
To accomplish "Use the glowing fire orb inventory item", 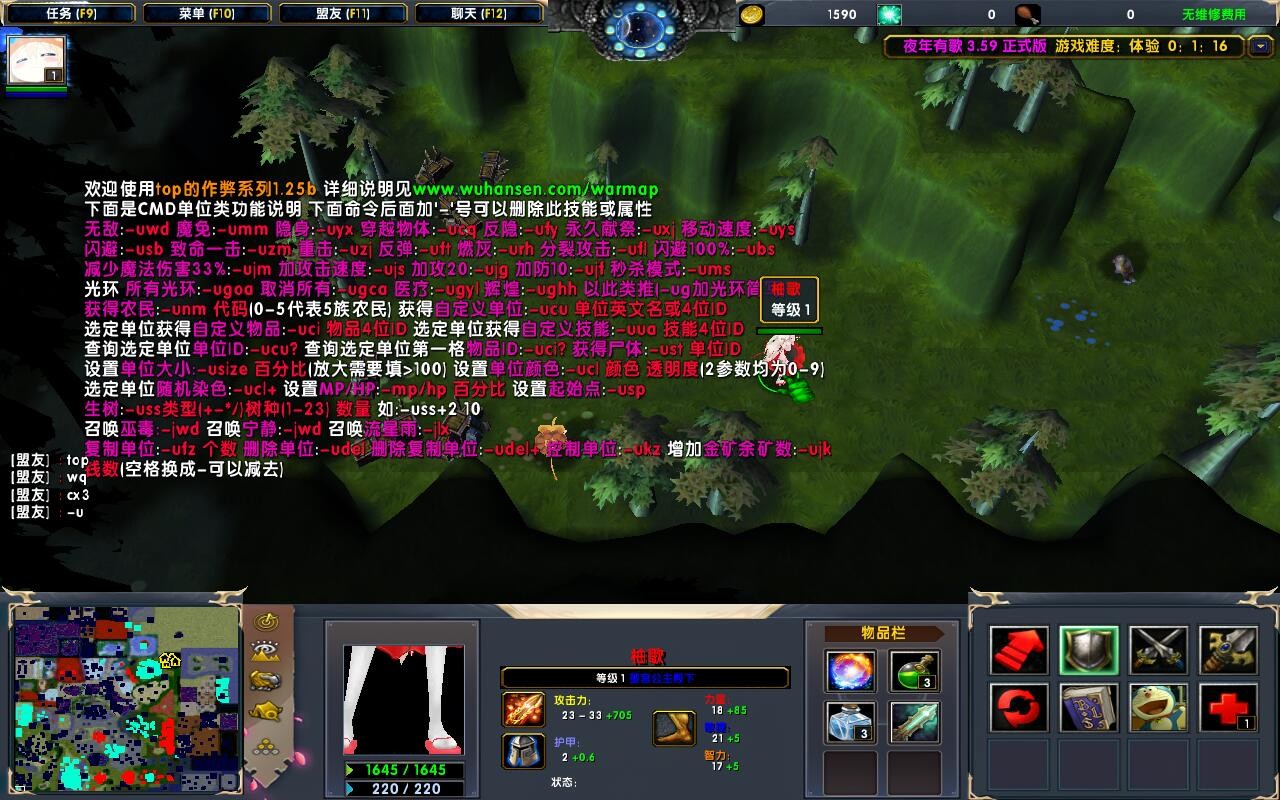I will pyautogui.click(x=851, y=671).
